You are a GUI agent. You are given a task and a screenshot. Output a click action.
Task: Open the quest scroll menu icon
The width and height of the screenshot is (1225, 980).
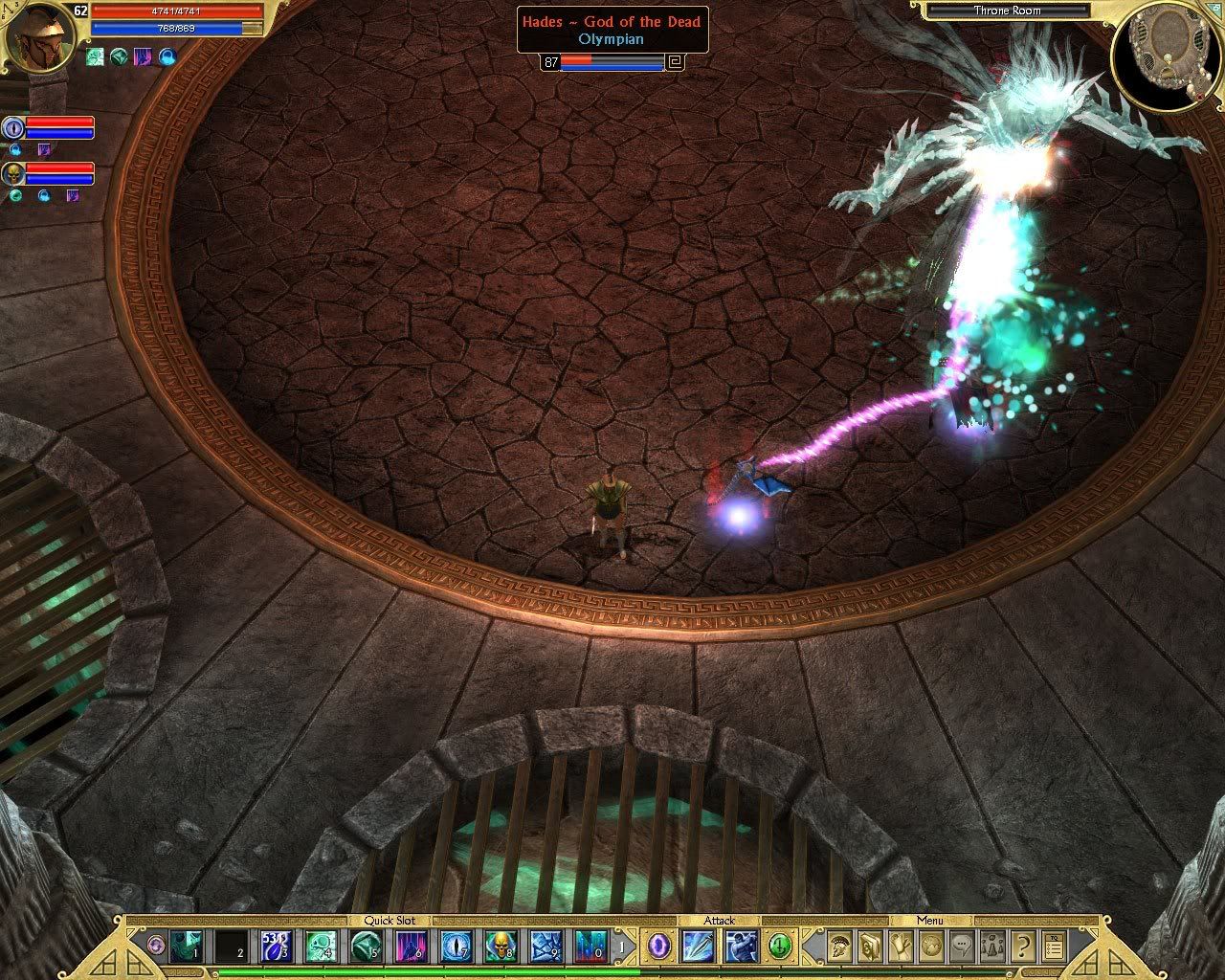901,947
